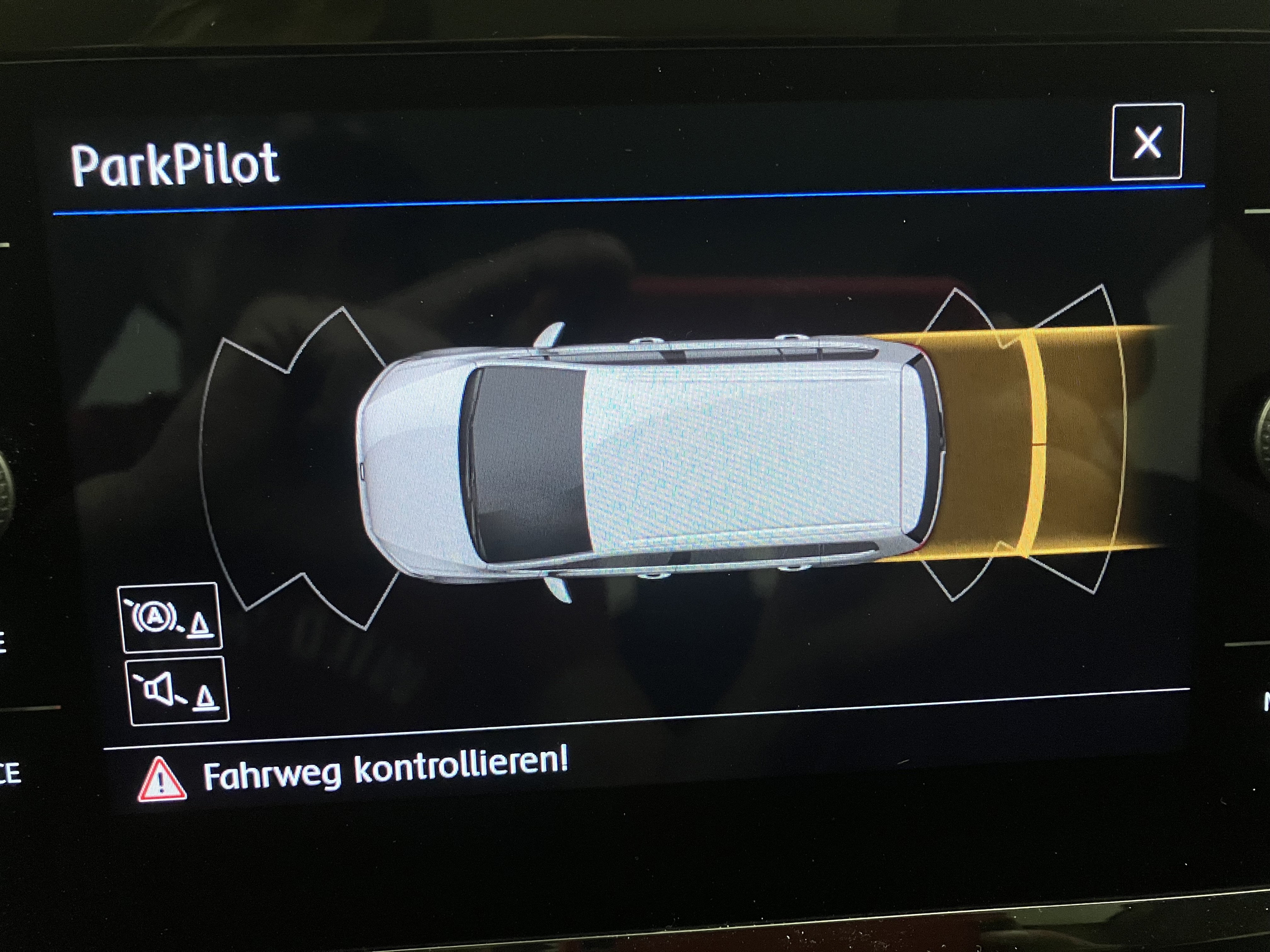The width and height of the screenshot is (1270, 952).
Task: Mute the parking sensor warning sound
Action: point(177,690)
